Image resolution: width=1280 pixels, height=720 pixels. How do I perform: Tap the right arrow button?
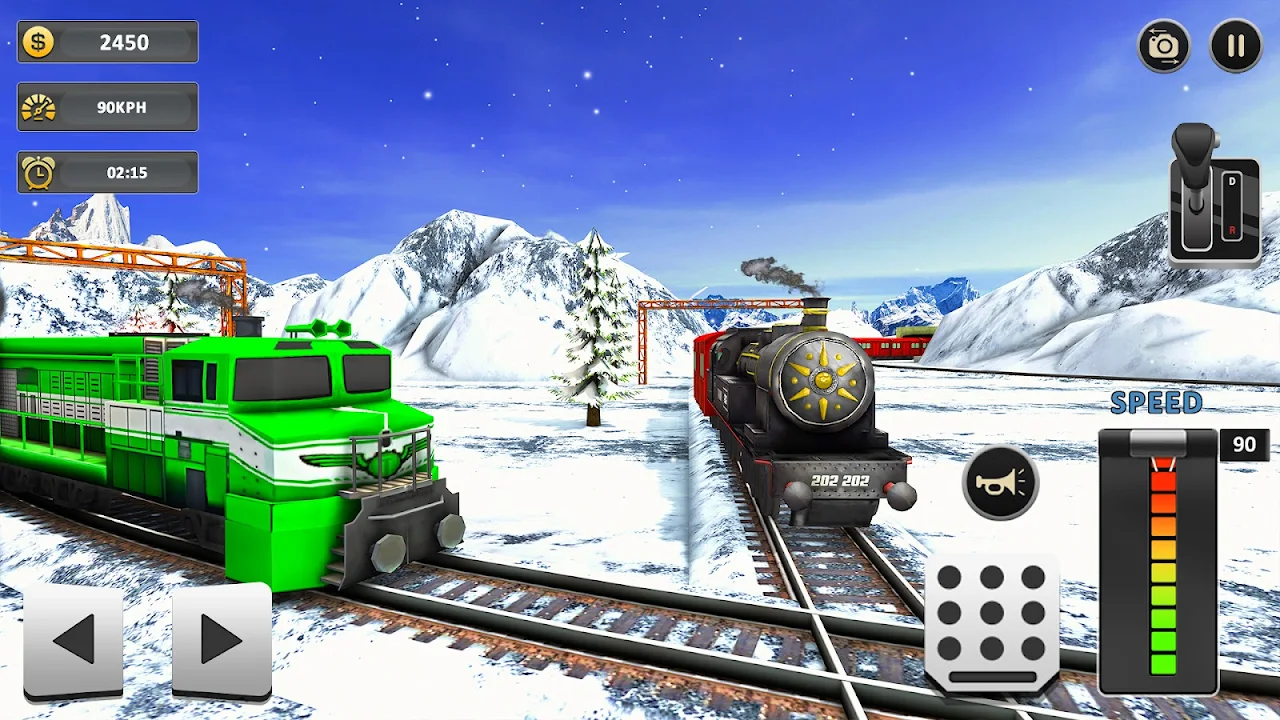click(221, 640)
